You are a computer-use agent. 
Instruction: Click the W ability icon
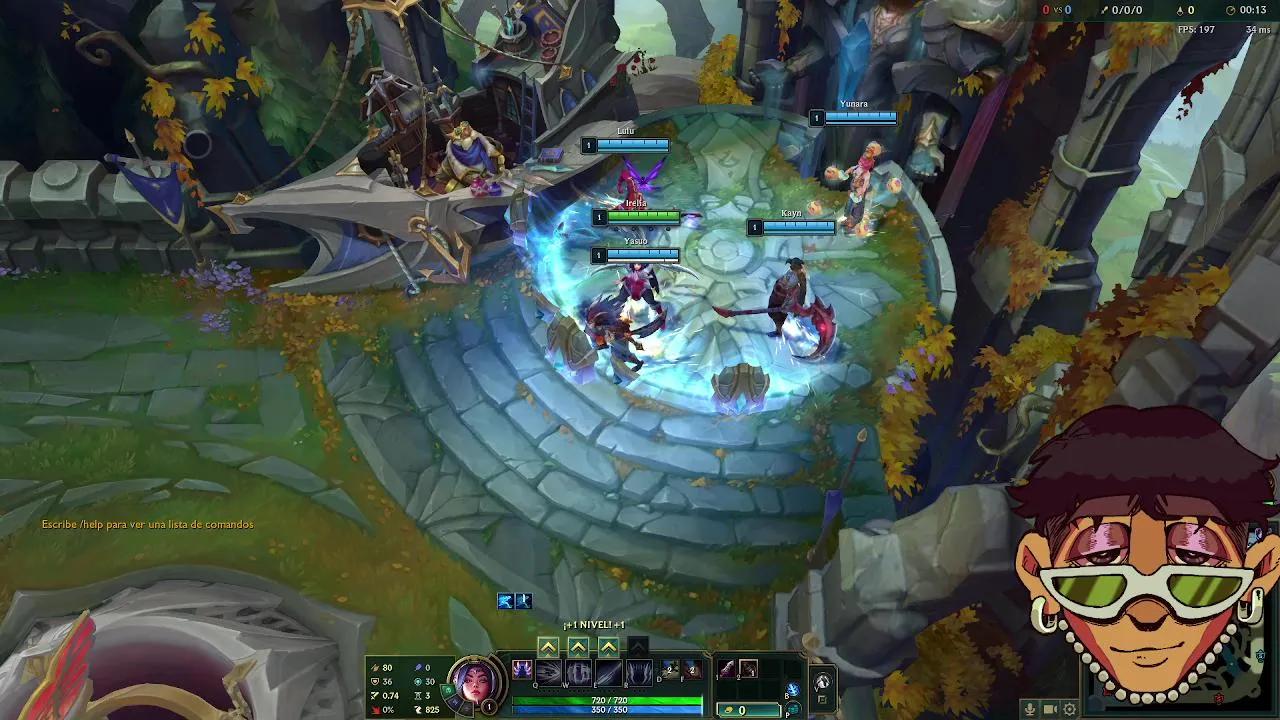click(x=577, y=671)
